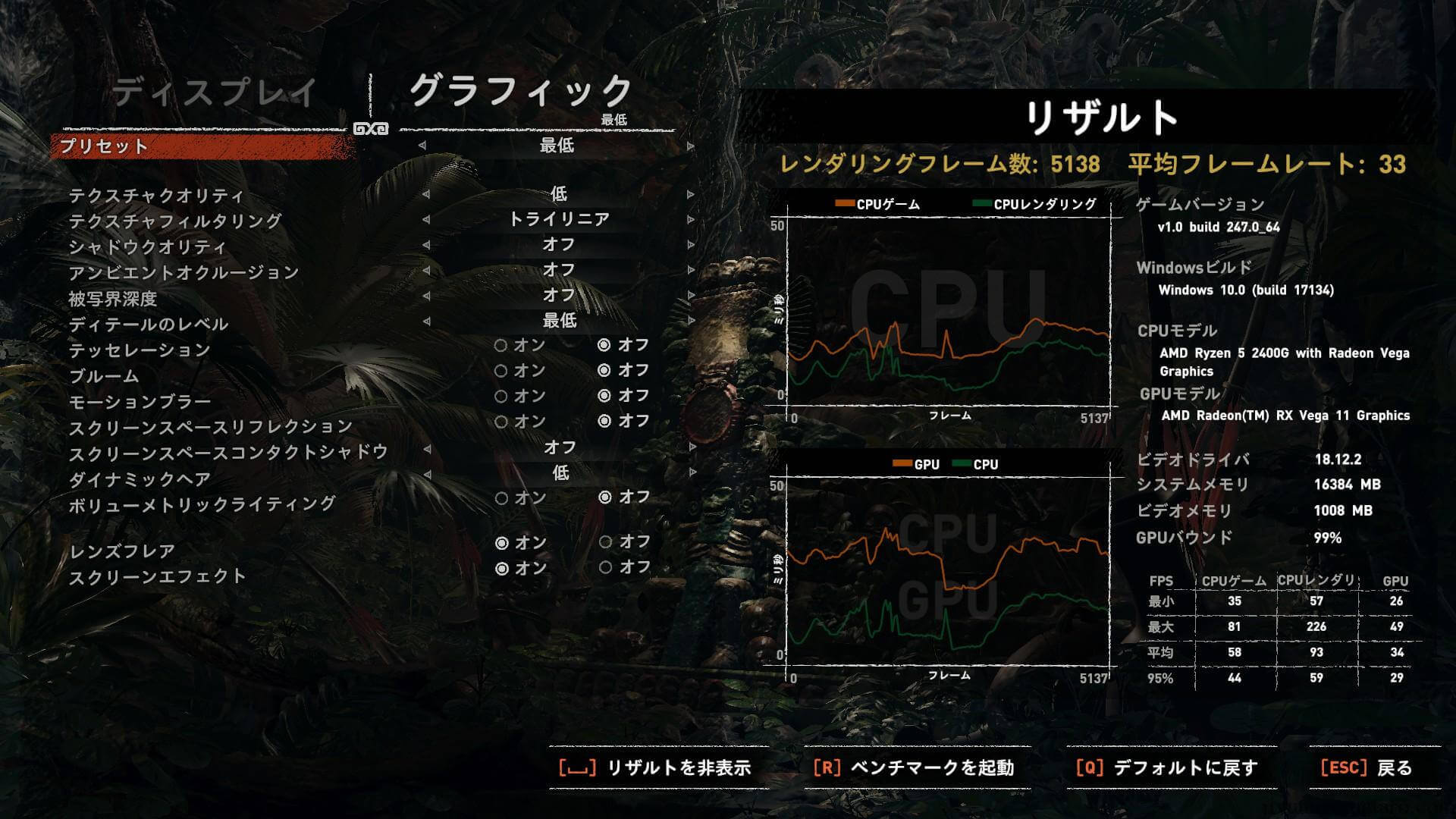Set スクリーンエフェクト to オフ
The width and height of the screenshot is (1456, 819).
click(x=605, y=567)
